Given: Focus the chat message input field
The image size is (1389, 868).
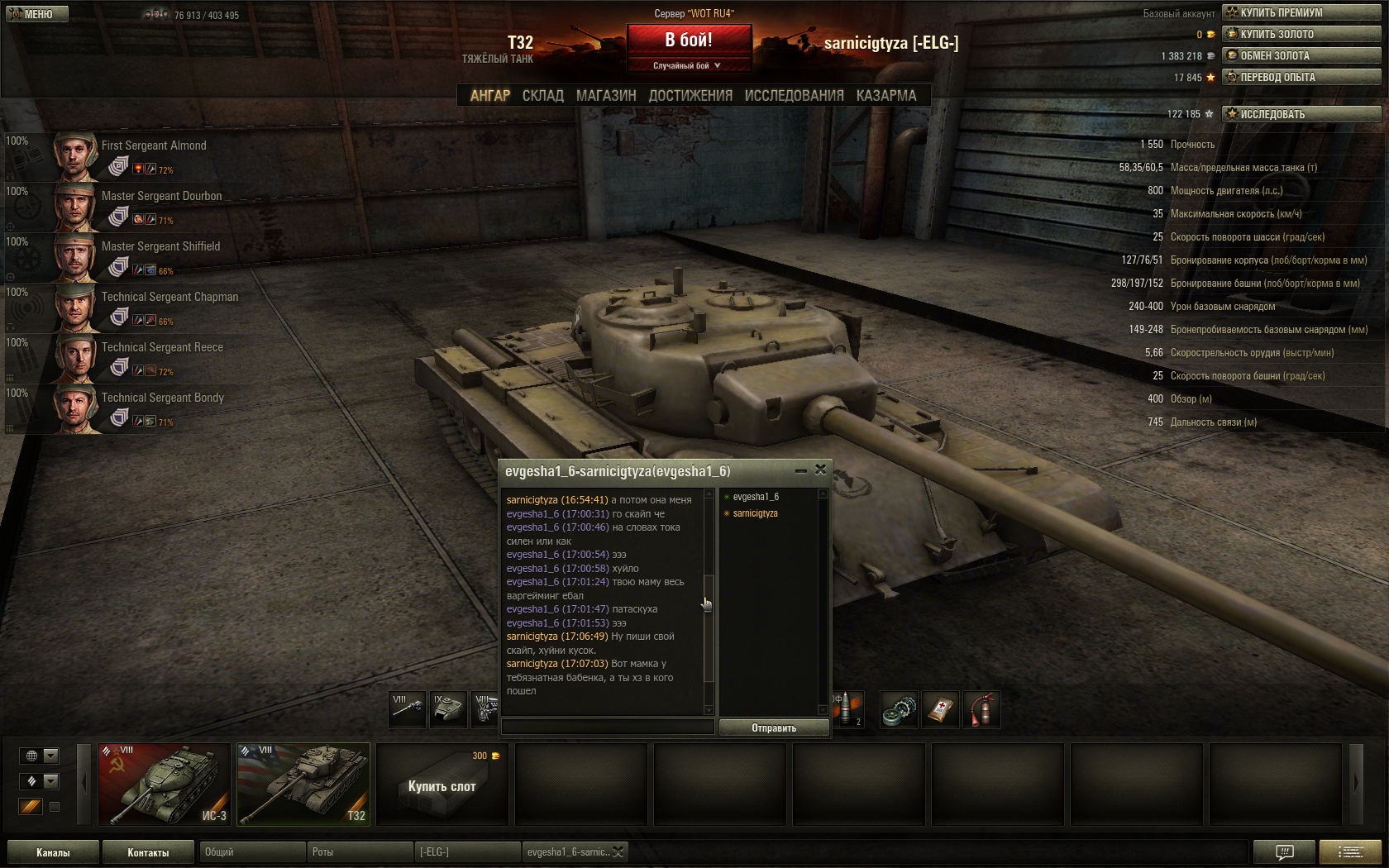Looking at the screenshot, I should coord(608,727).
